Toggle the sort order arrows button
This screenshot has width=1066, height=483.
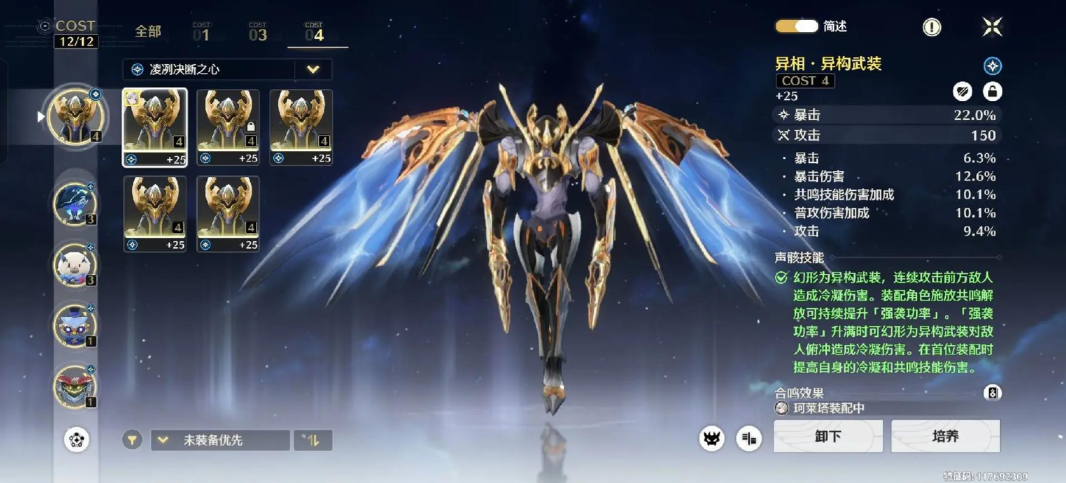point(313,440)
